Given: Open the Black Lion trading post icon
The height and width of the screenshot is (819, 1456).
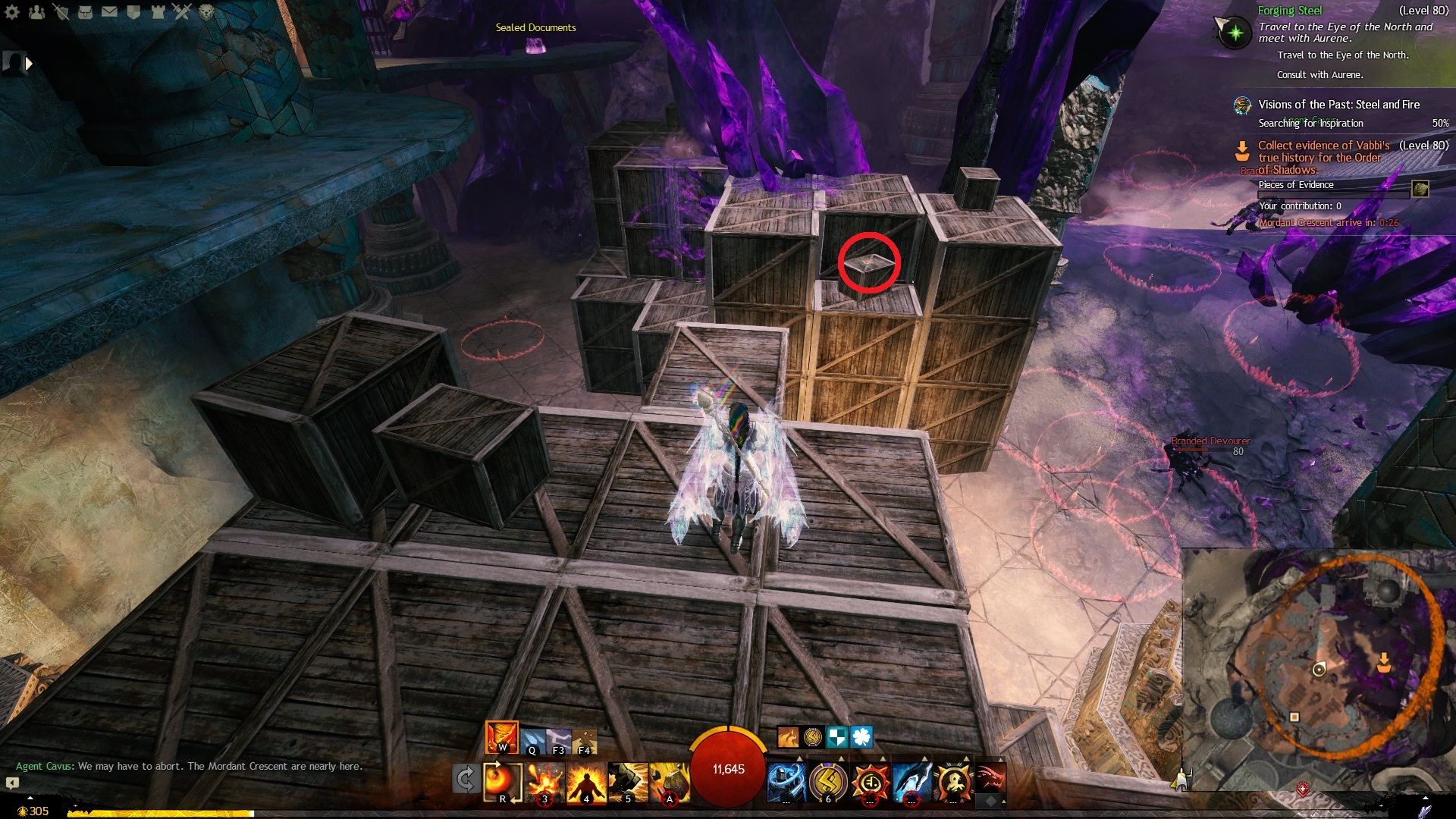Looking at the screenshot, I should click(x=206, y=11).
